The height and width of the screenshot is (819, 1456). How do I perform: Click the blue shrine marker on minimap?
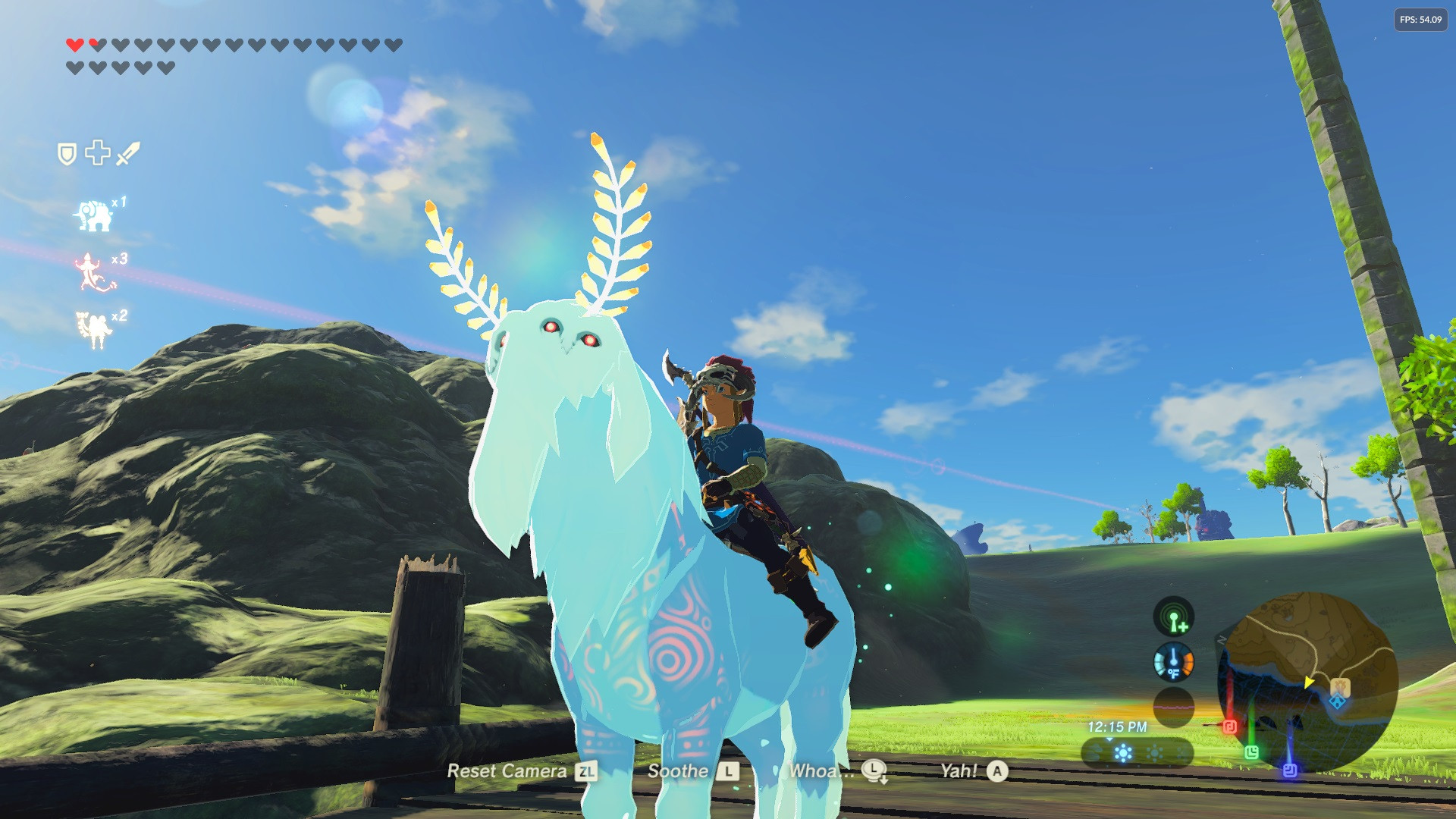[x=1337, y=701]
